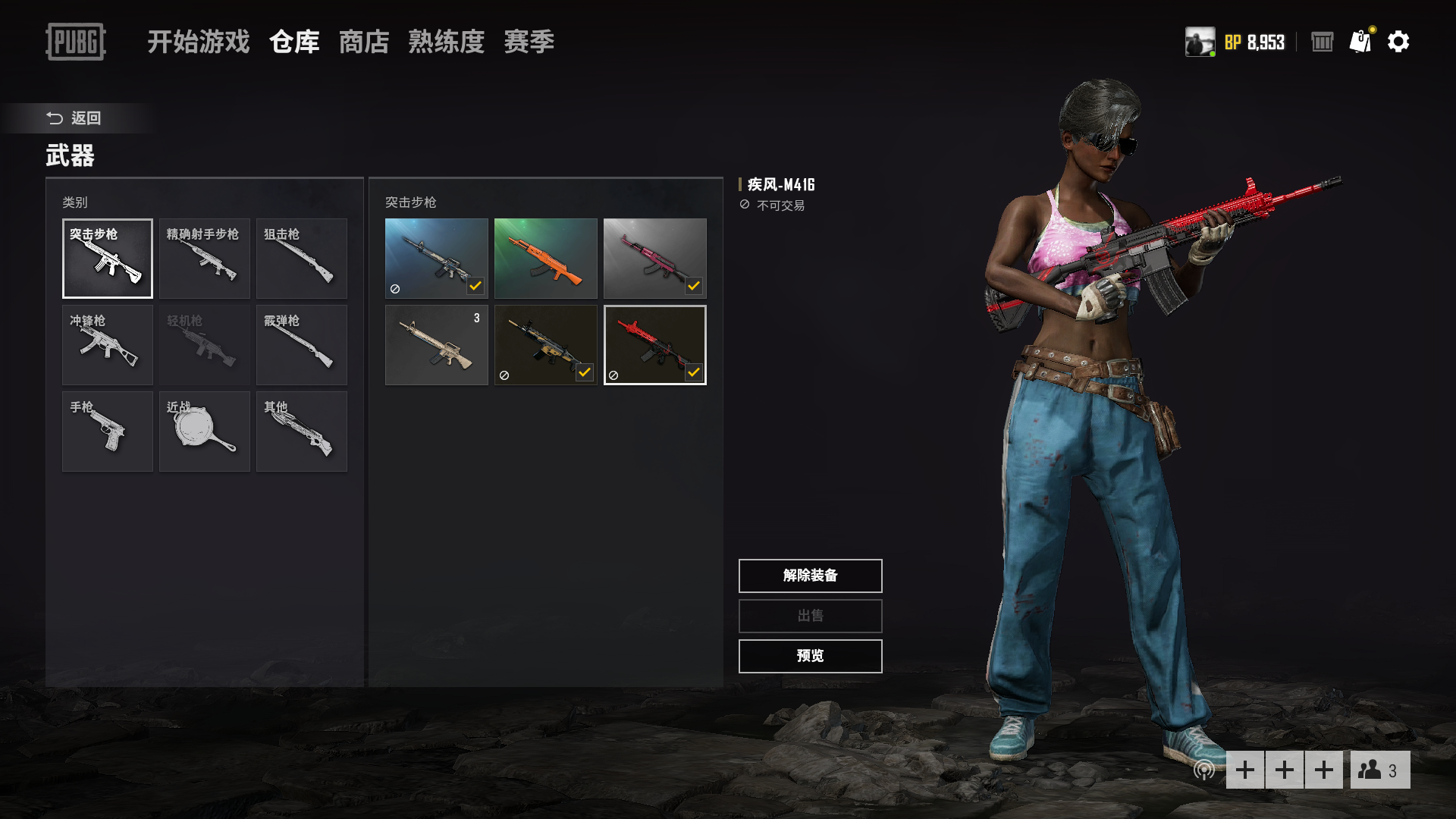Switch to the 熟练度 tab
This screenshot has height=819, width=1456.
click(446, 42)
